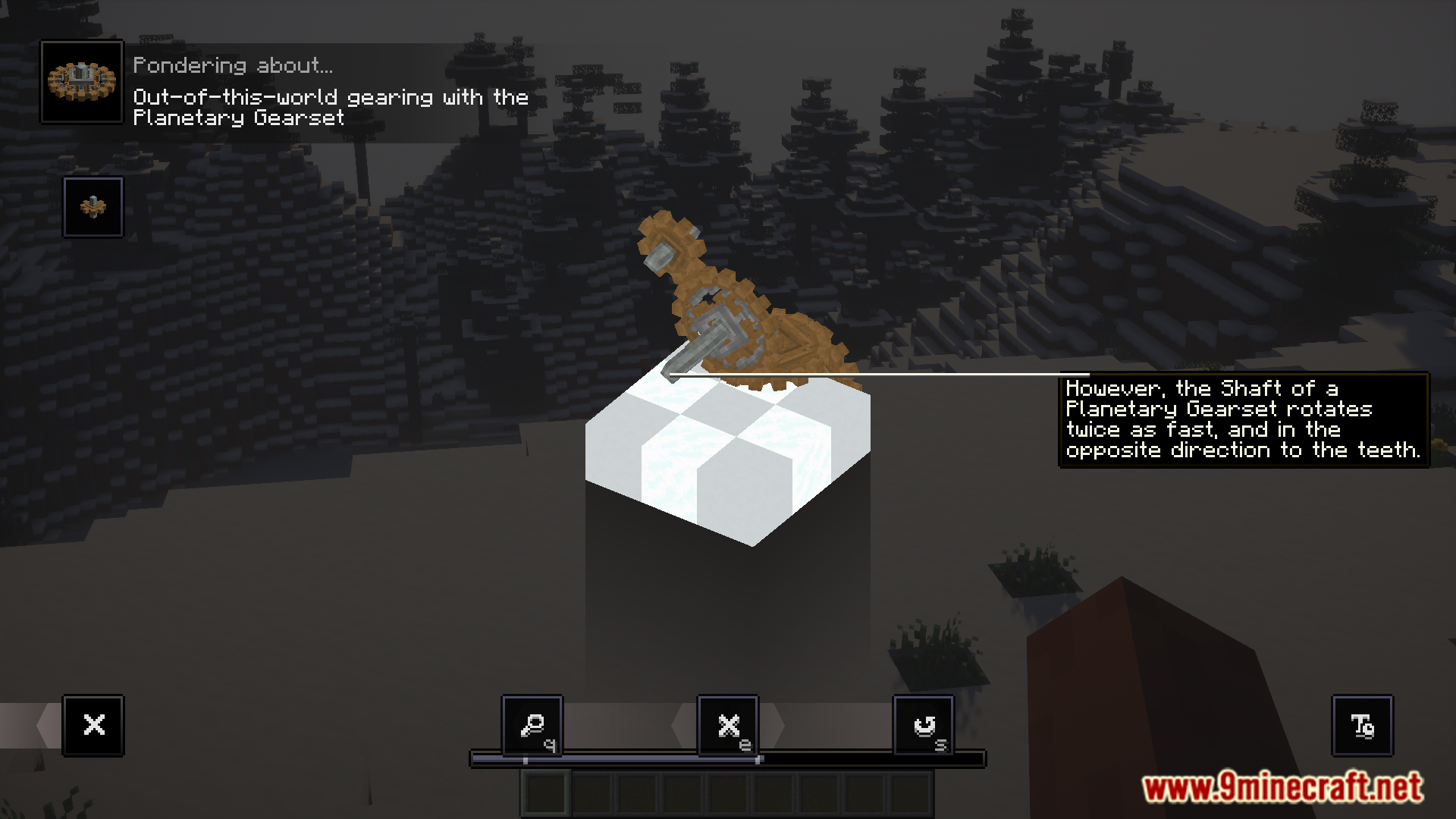Click the ponder scene progress bar

click(728, 758)
